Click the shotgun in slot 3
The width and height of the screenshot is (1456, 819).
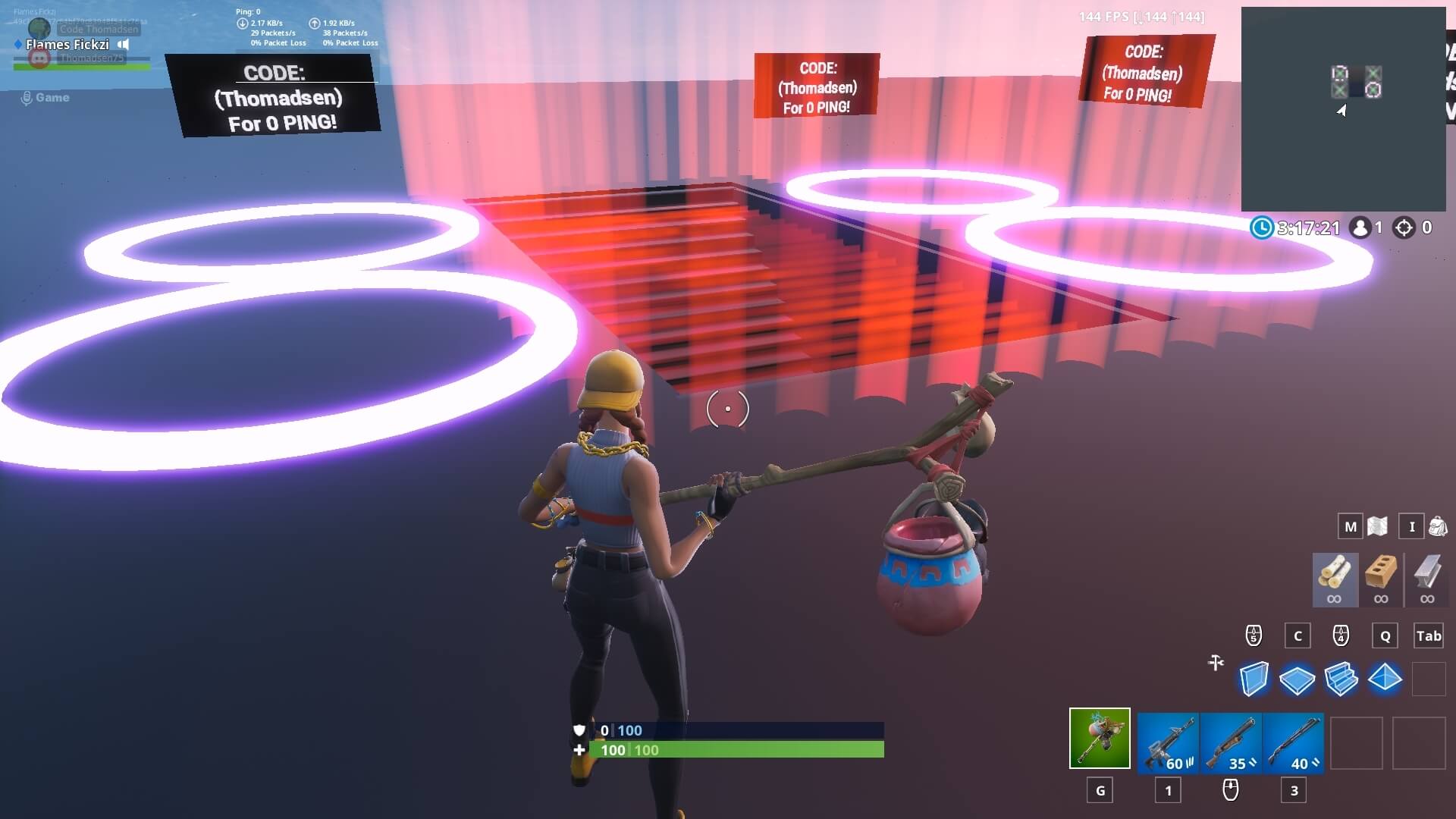tap(1294, 743)
